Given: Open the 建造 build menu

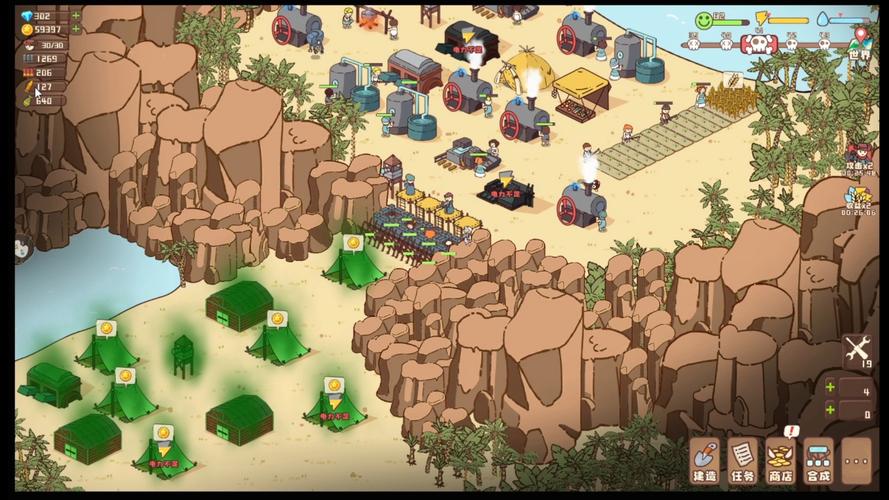Looking at the screenshot, I should 704,460.
